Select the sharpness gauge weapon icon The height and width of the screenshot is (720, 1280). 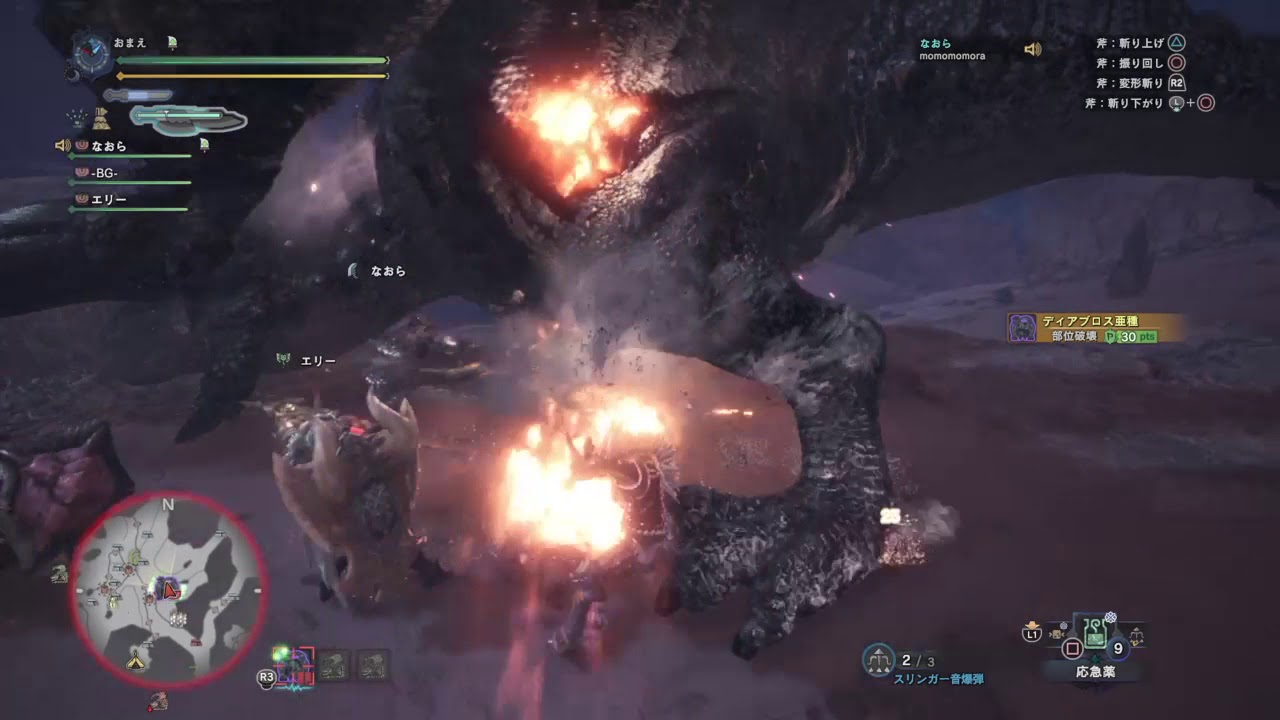(136, 94)
